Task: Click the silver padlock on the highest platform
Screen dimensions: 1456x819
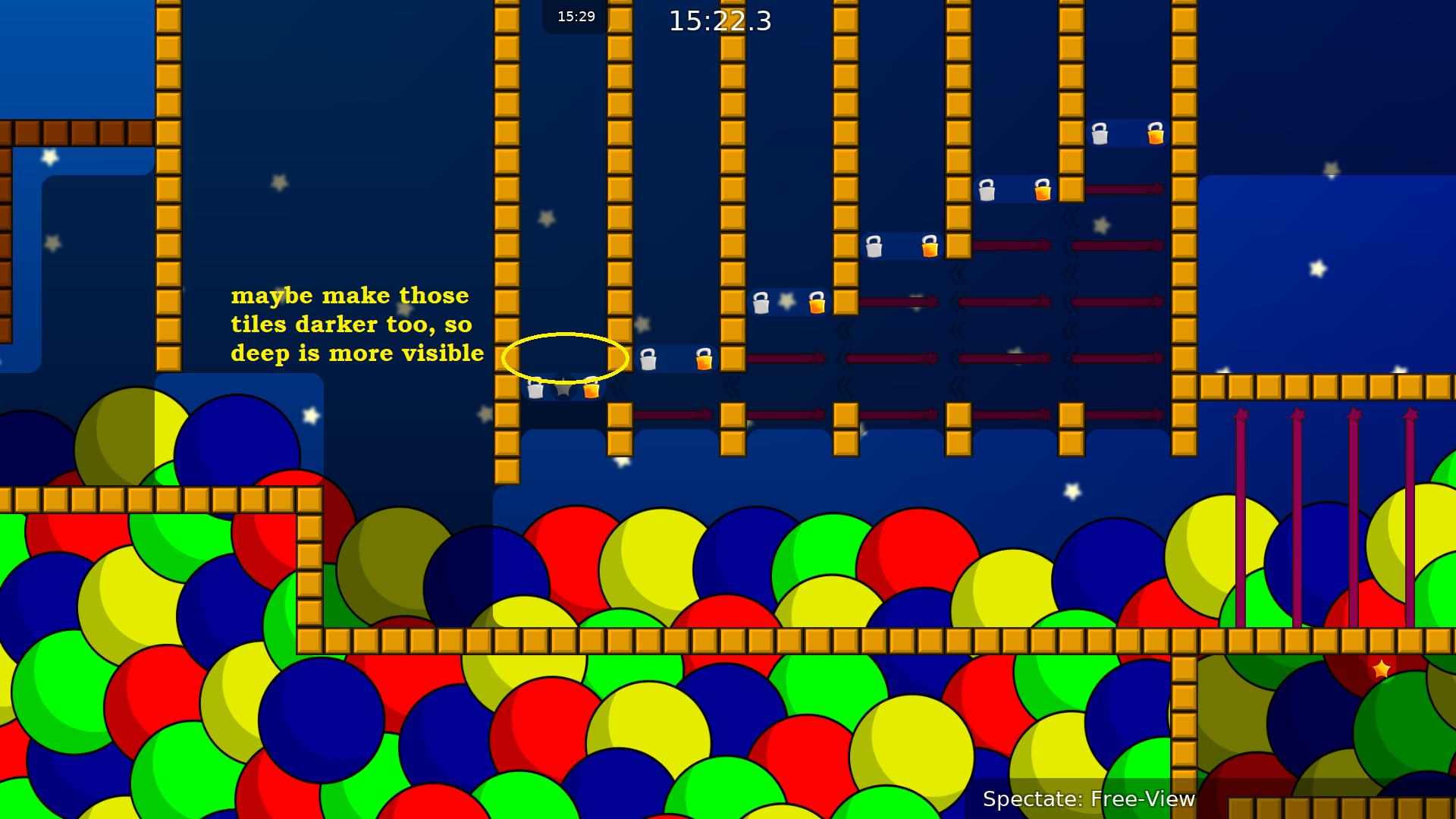Action: tap(1099, 134)
